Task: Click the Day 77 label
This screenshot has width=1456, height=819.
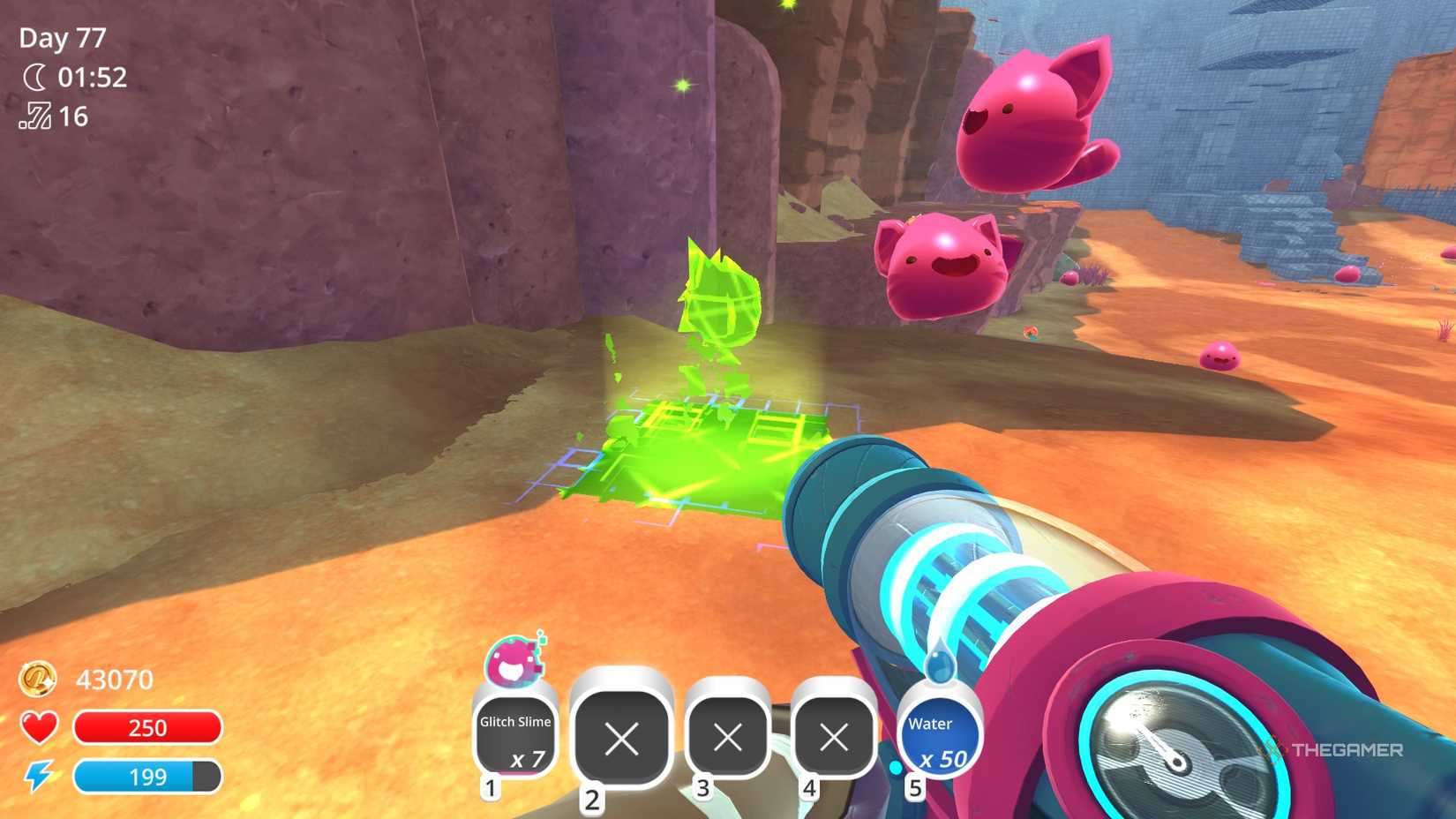Action: [61, 37]
